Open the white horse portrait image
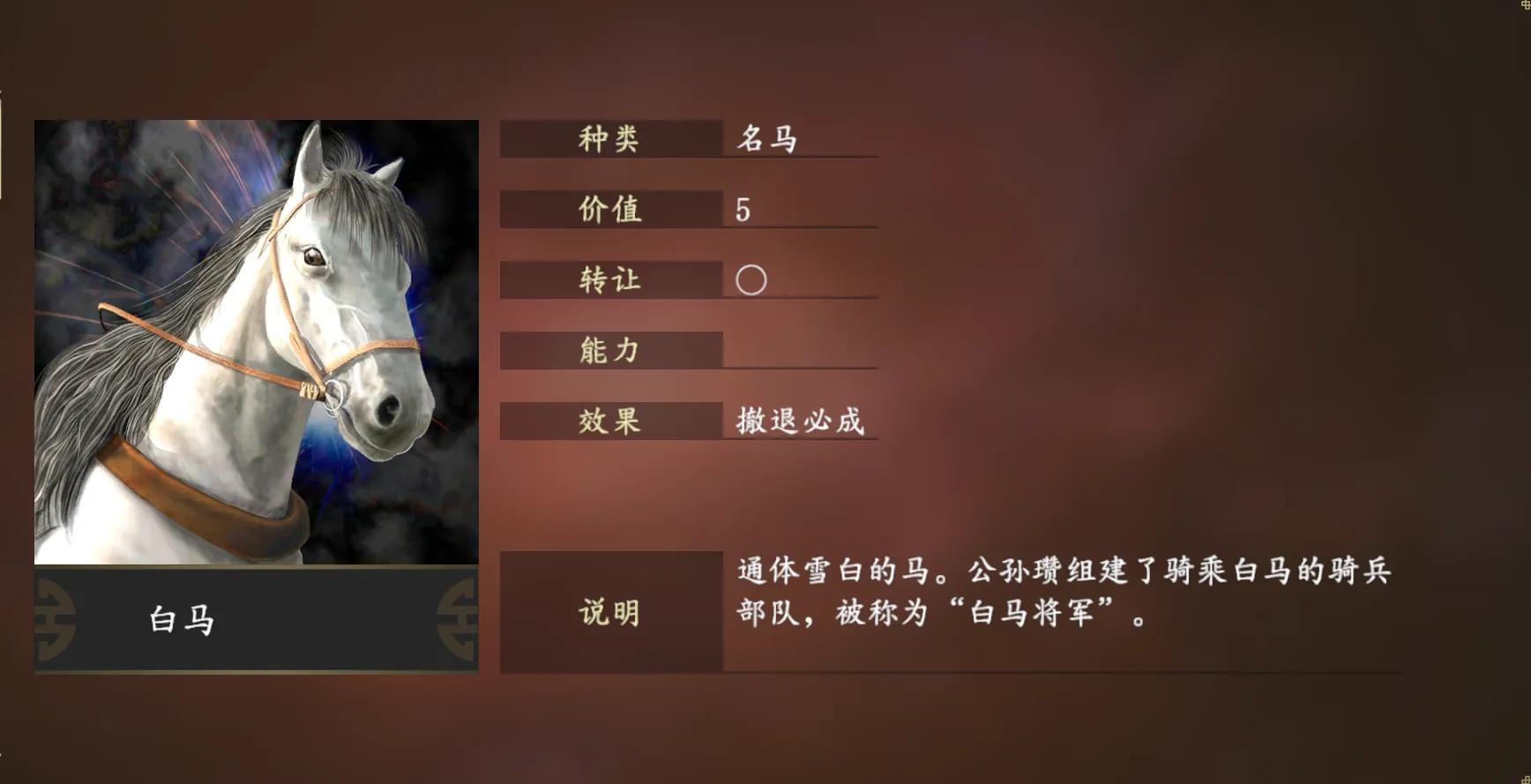This screenshot has width=1531, height=784. (256, 344)
